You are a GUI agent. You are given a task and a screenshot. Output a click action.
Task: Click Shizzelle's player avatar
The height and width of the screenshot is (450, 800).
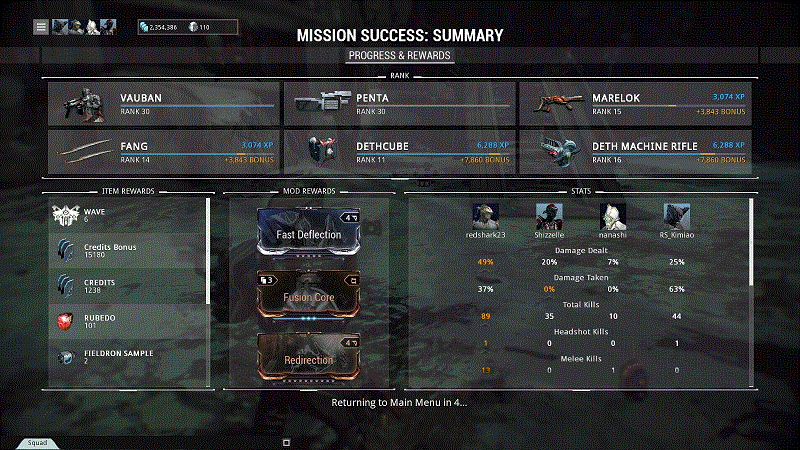pos(548,216)
